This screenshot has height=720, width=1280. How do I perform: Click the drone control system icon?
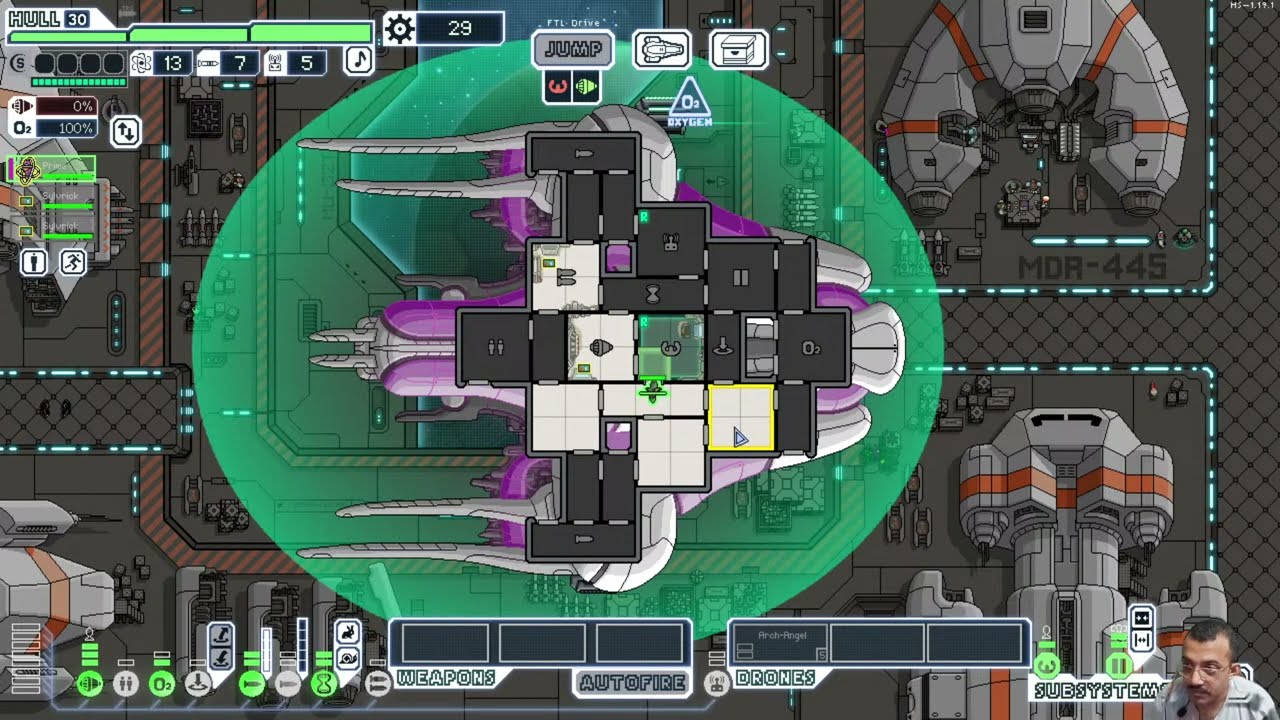[x=716, y=683]
